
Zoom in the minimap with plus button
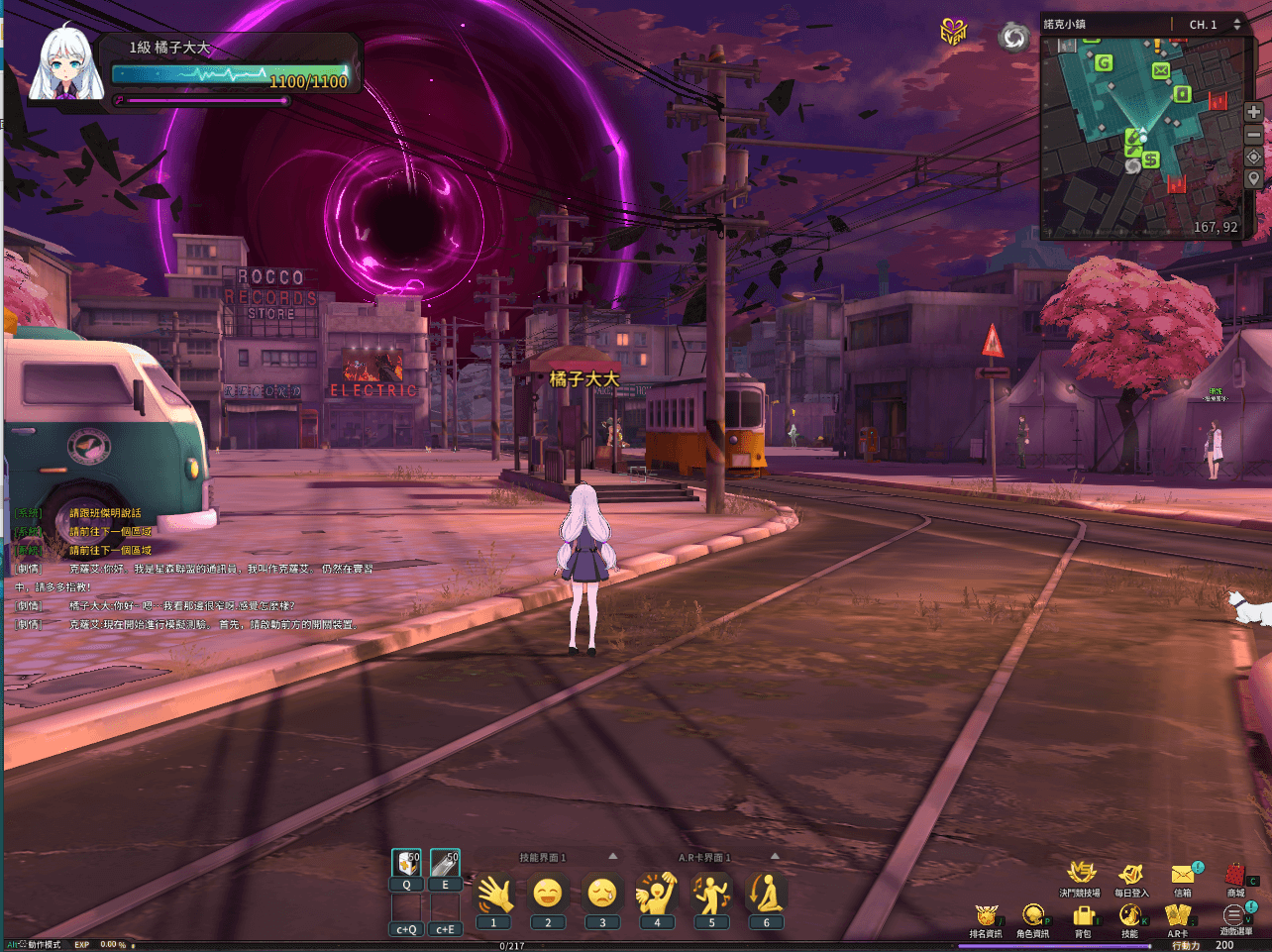(1253, 112)
